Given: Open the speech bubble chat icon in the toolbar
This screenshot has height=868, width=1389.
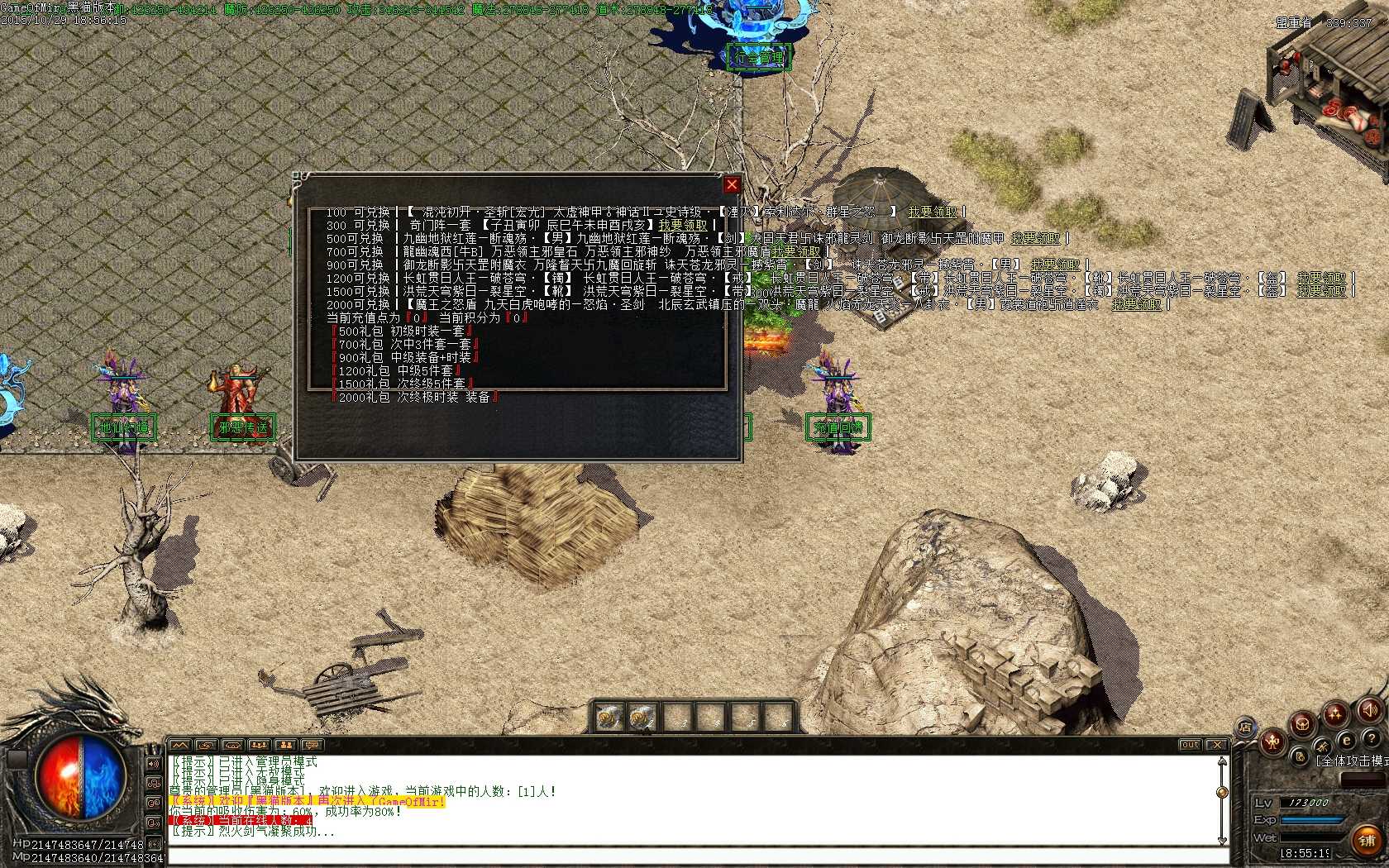Looking at the screenshot, I should point(311,746).
